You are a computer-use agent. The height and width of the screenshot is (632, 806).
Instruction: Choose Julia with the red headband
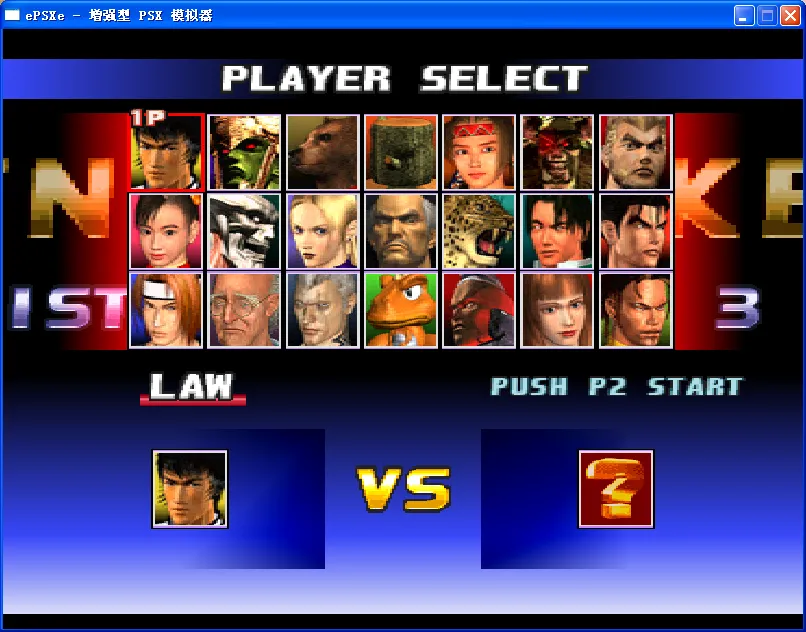pyautogui.click(x=478, y=152)
